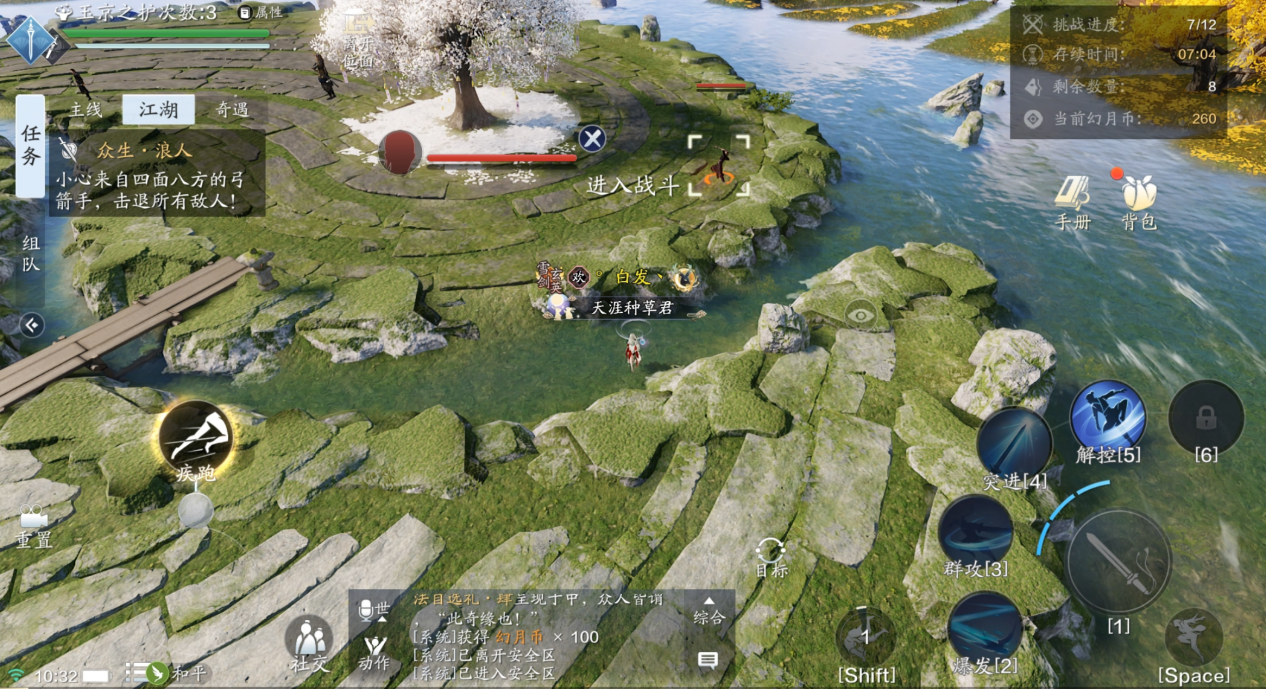The height and width of the screenshot is (689, 1266).
Task: Click the 重置 camera reset icon
Action: pyautogui.click(x=33, y=524)
